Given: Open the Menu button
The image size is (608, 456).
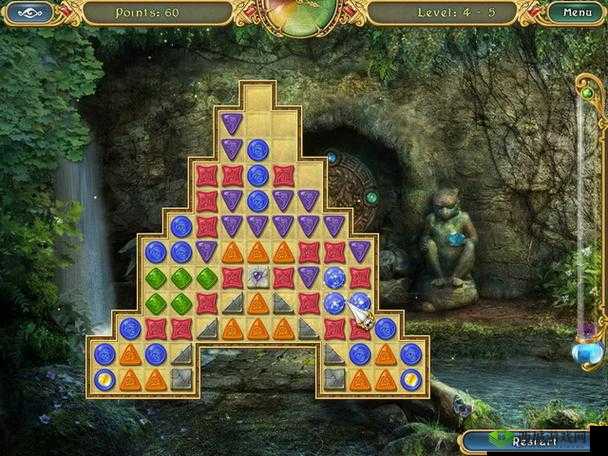Looking at the screenshot, I should click(577, 13).
